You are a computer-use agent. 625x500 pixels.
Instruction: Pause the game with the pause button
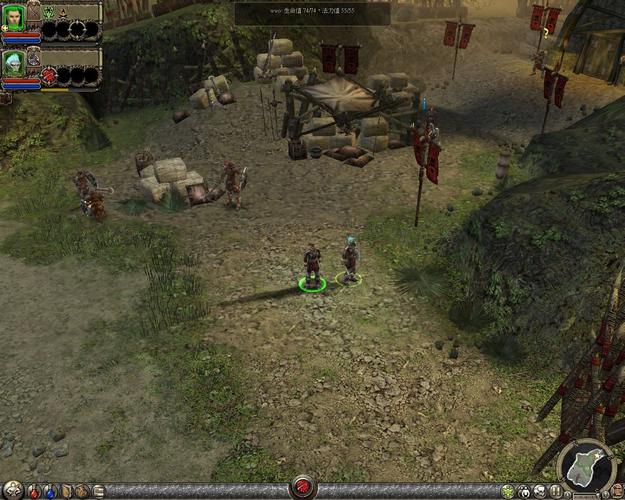coord(556,491)
